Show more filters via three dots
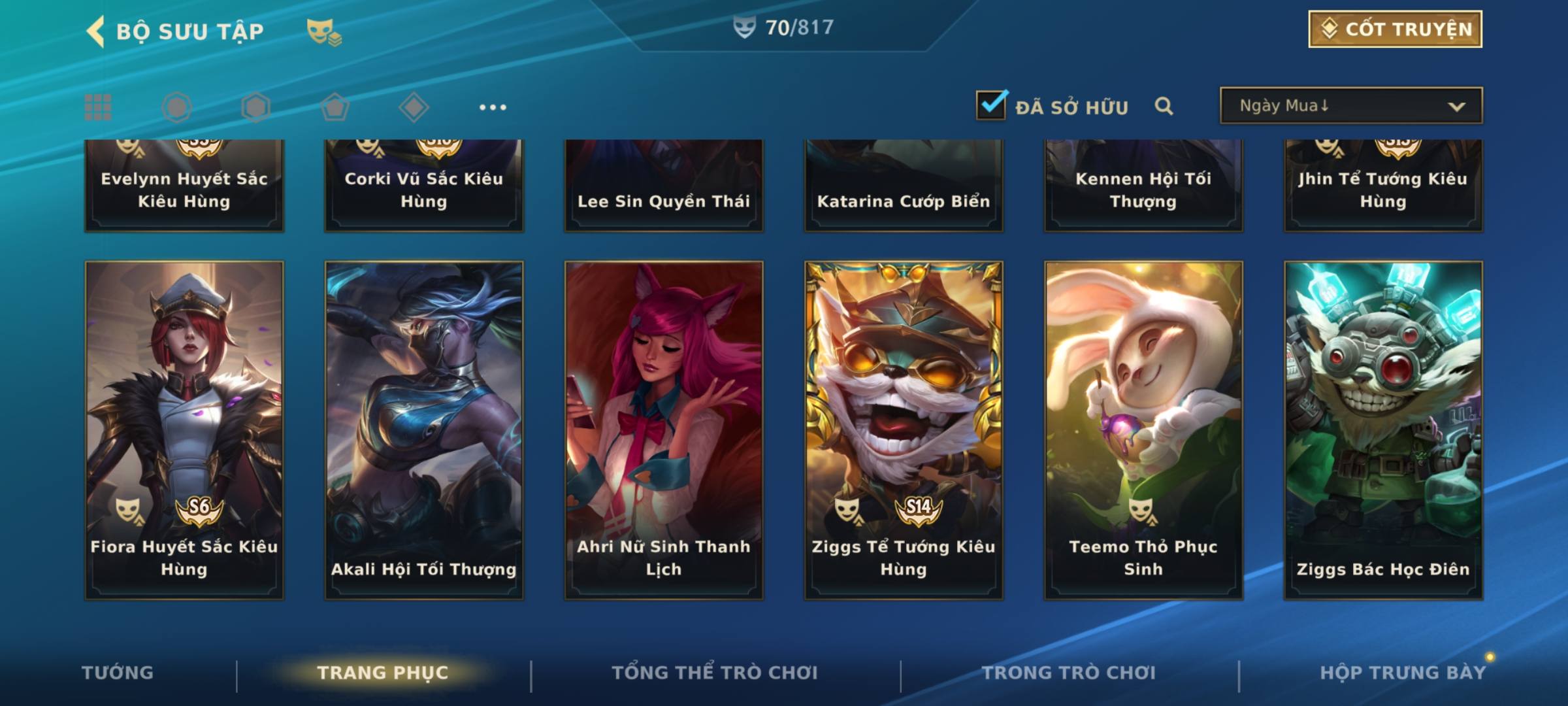The width and height of the screenshot is (1568, 706). 493,107
